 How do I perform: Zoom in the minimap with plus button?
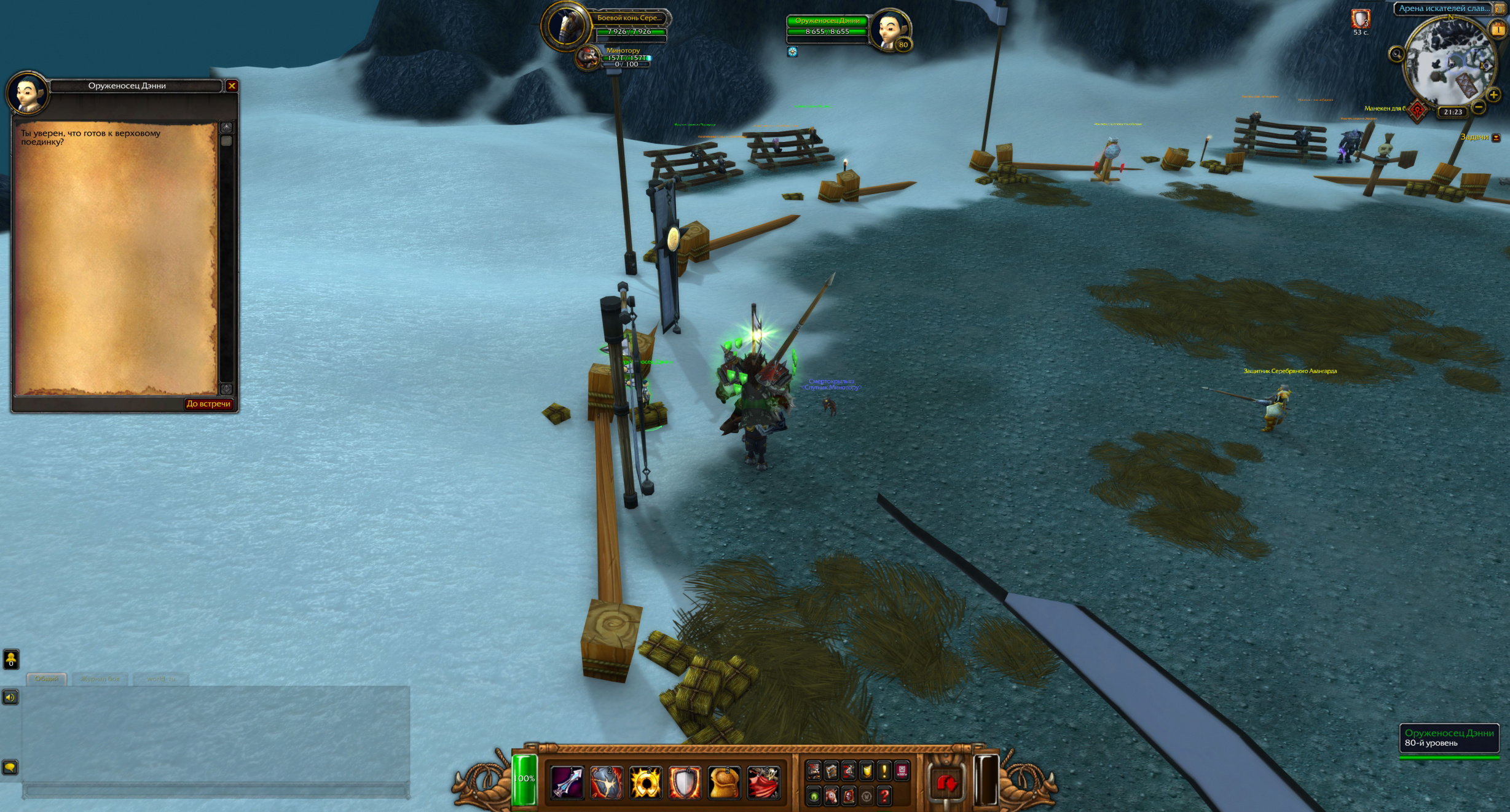[x=1493, y=95]
